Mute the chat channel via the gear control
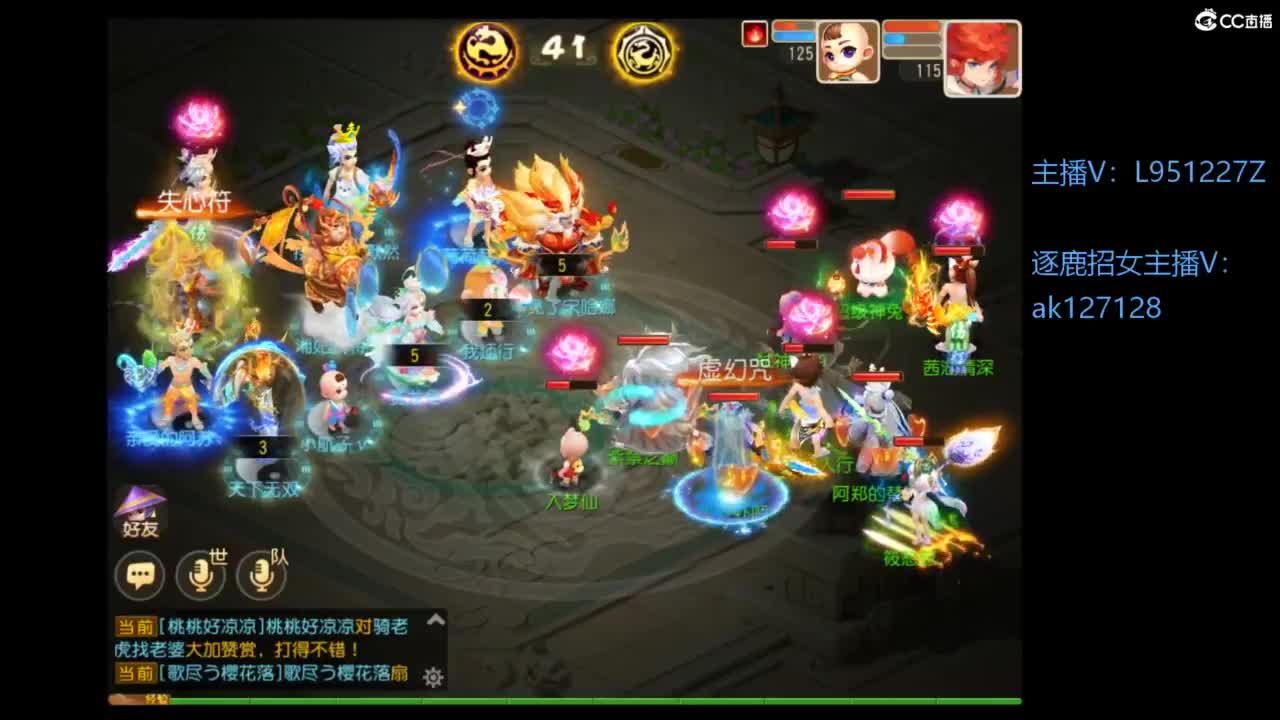 (x=431, y=677)
